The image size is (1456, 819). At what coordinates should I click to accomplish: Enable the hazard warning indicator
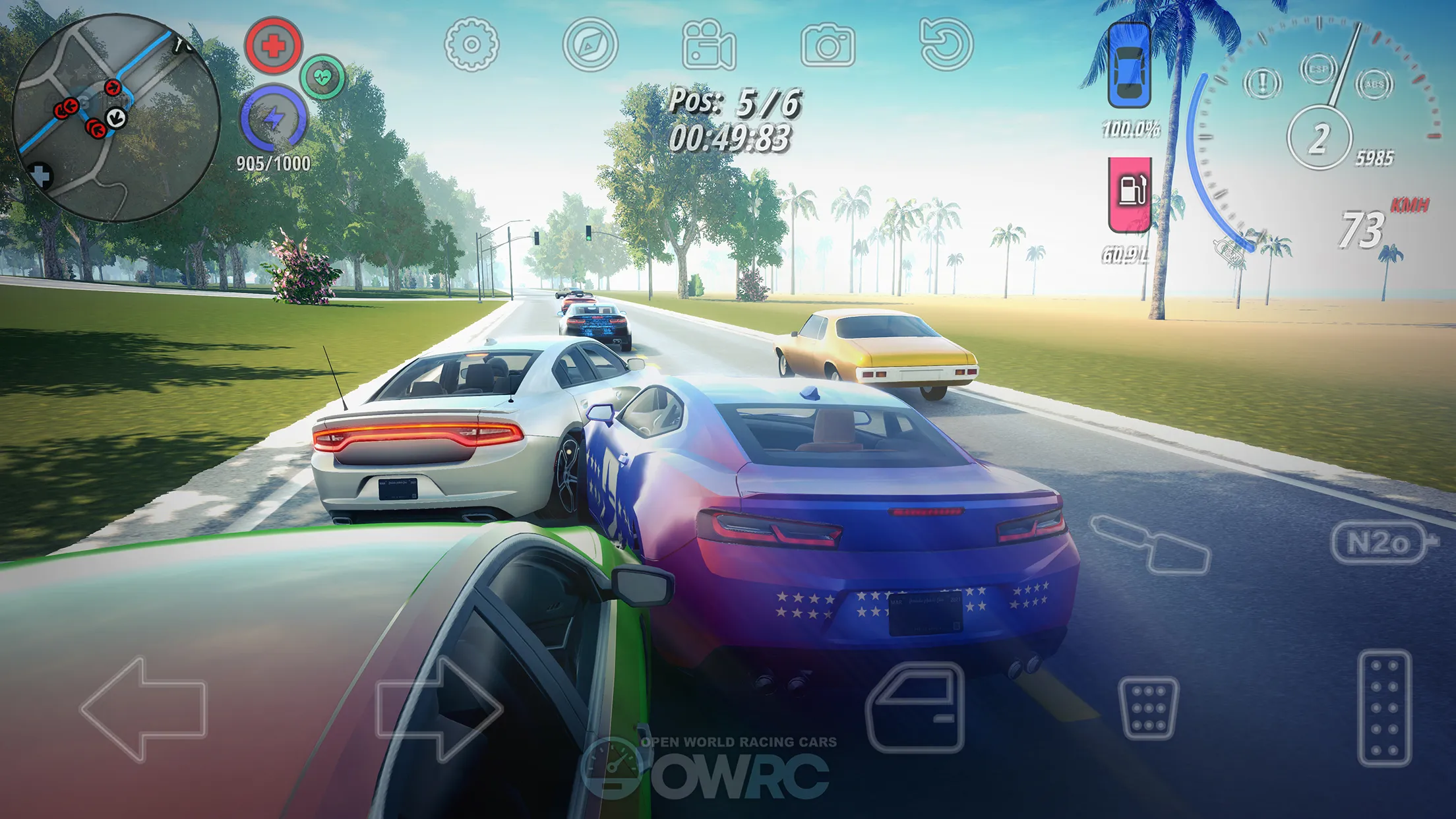(1263, 84)
